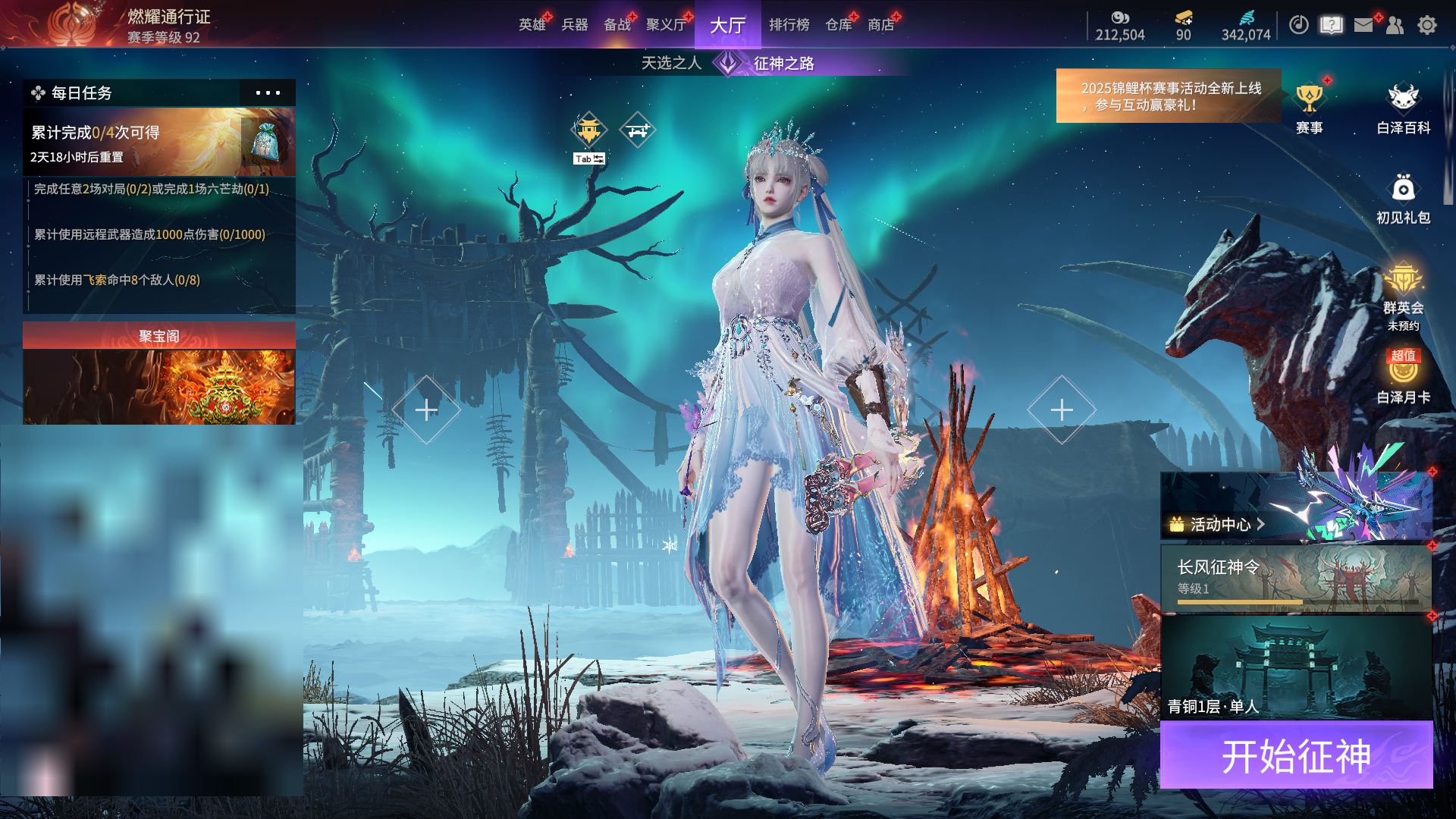Open the 英雄 heroes tab
The width and height of the screenshot is (1456, 819).
[532, 25]
